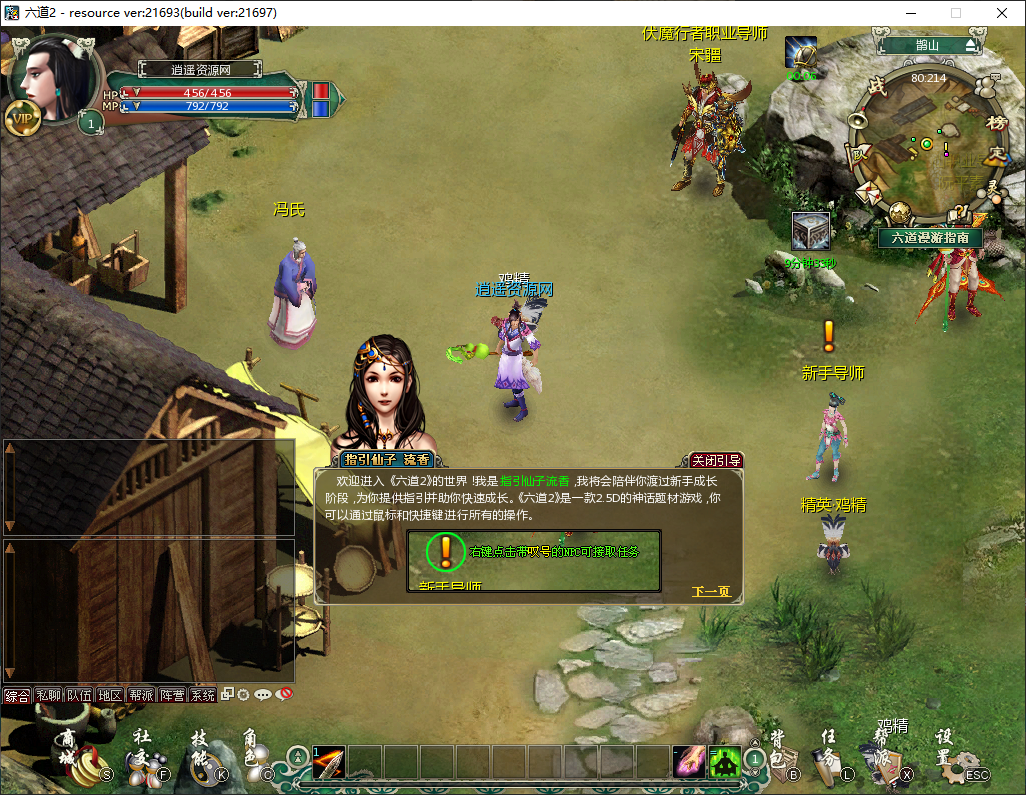Open the 战 battle button on the minimap
Screen dimensions: 1026x795
pyautogui.click(x=877, y=88)
